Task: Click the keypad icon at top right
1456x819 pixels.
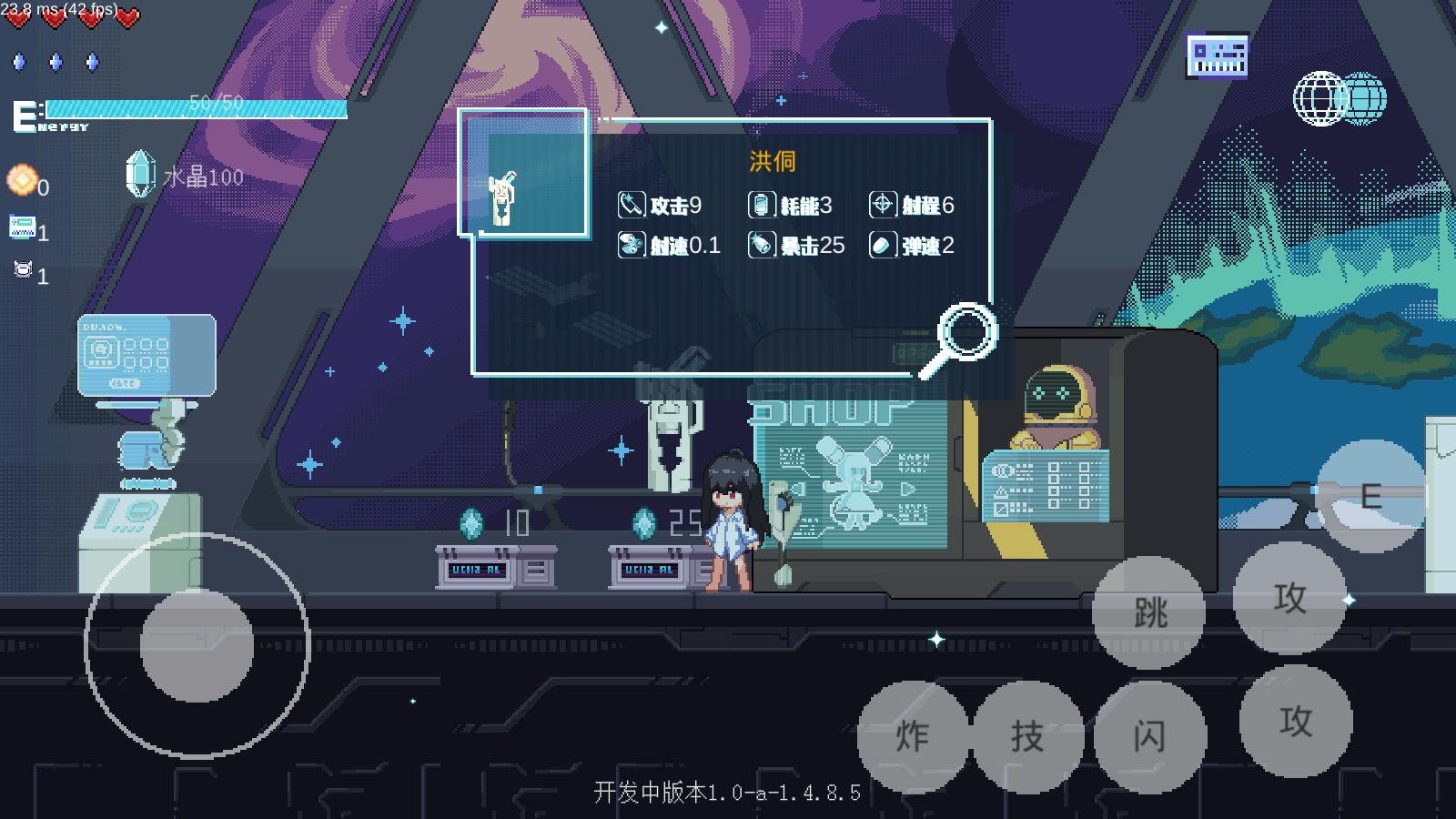Action: pos(1217,55)
